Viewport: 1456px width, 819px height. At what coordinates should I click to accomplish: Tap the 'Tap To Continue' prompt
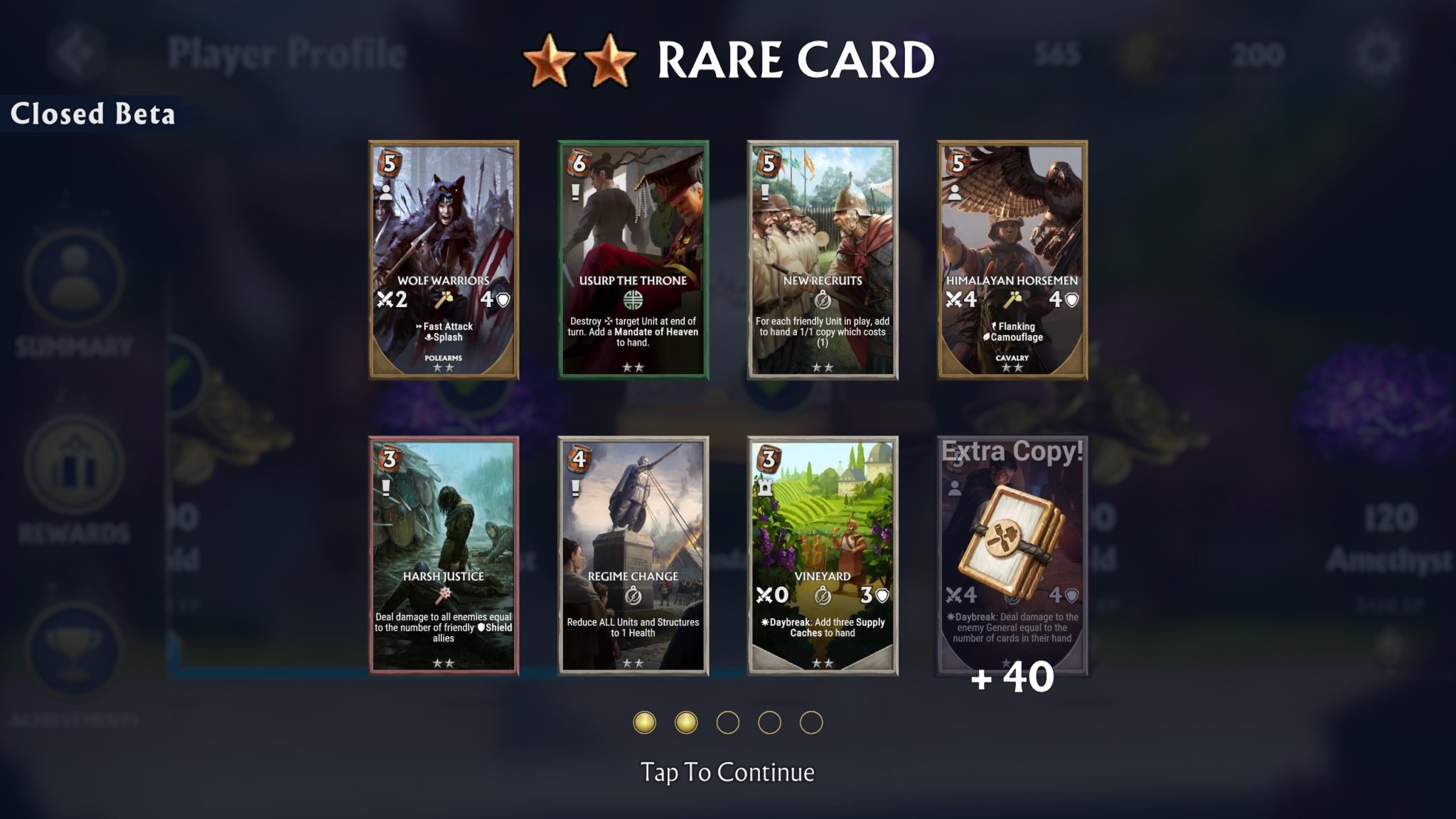tap(727, 770)
